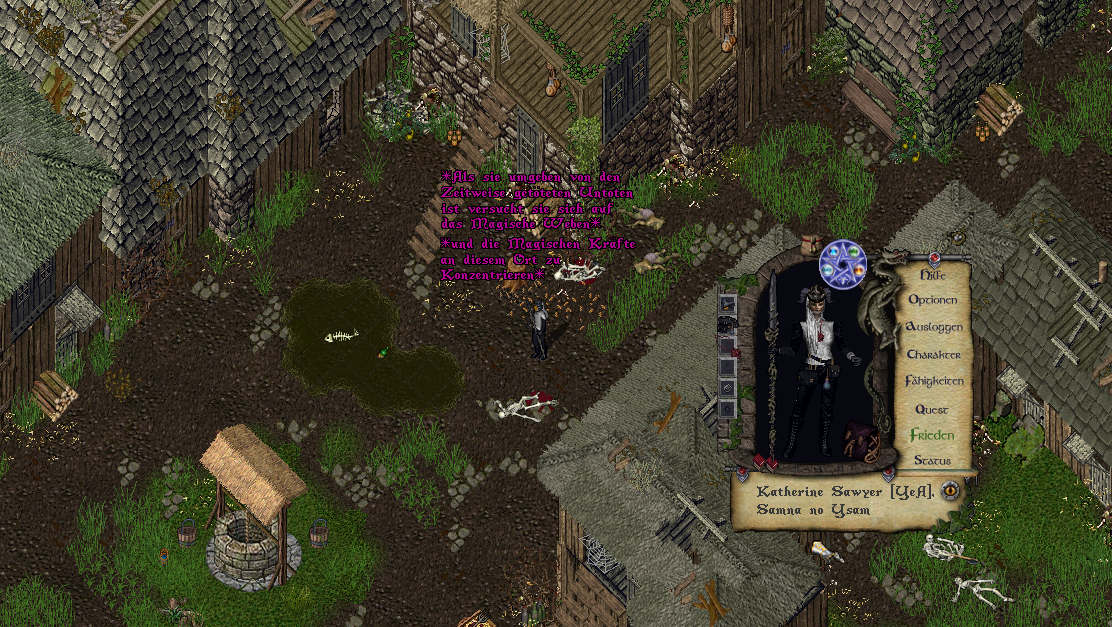
Task: Click Ausloggen to log out
Action: click(933, 327)
